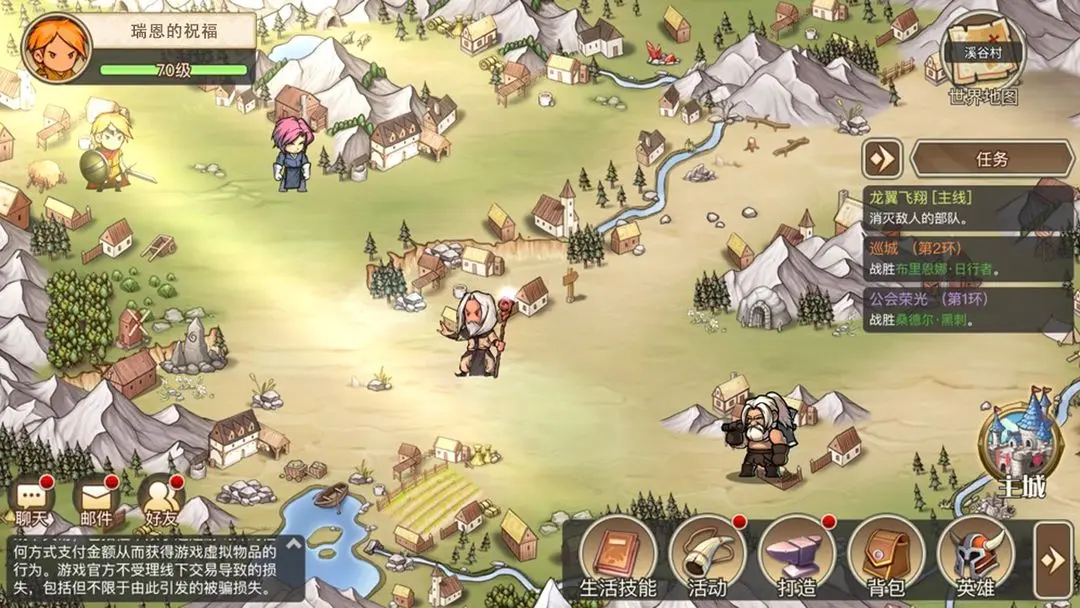Open the 聊天 chat button
This screenshot has height=608, width=1080.
tap(32, 500)
